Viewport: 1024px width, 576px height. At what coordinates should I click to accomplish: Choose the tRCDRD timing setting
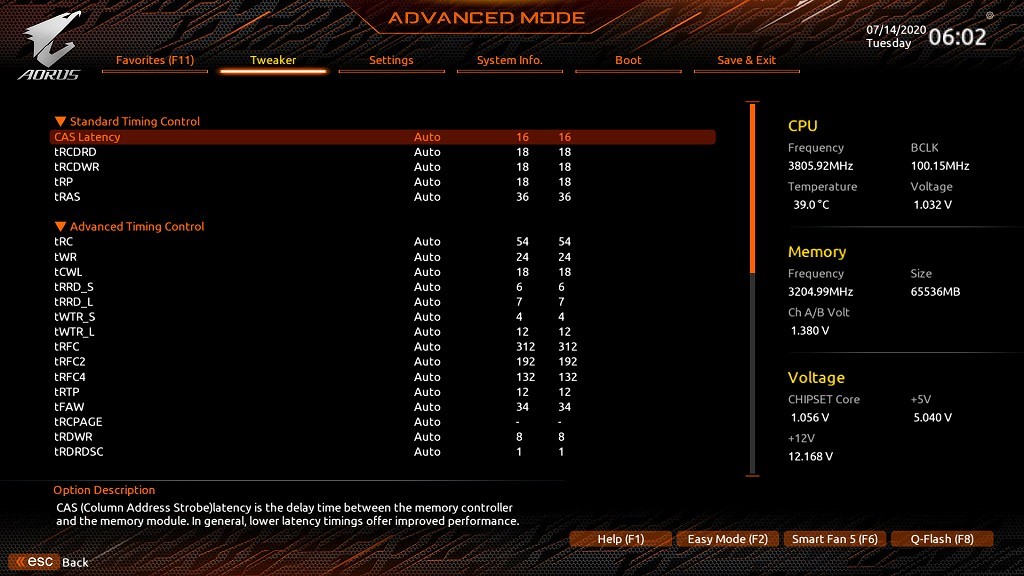(x=75, y=152)
